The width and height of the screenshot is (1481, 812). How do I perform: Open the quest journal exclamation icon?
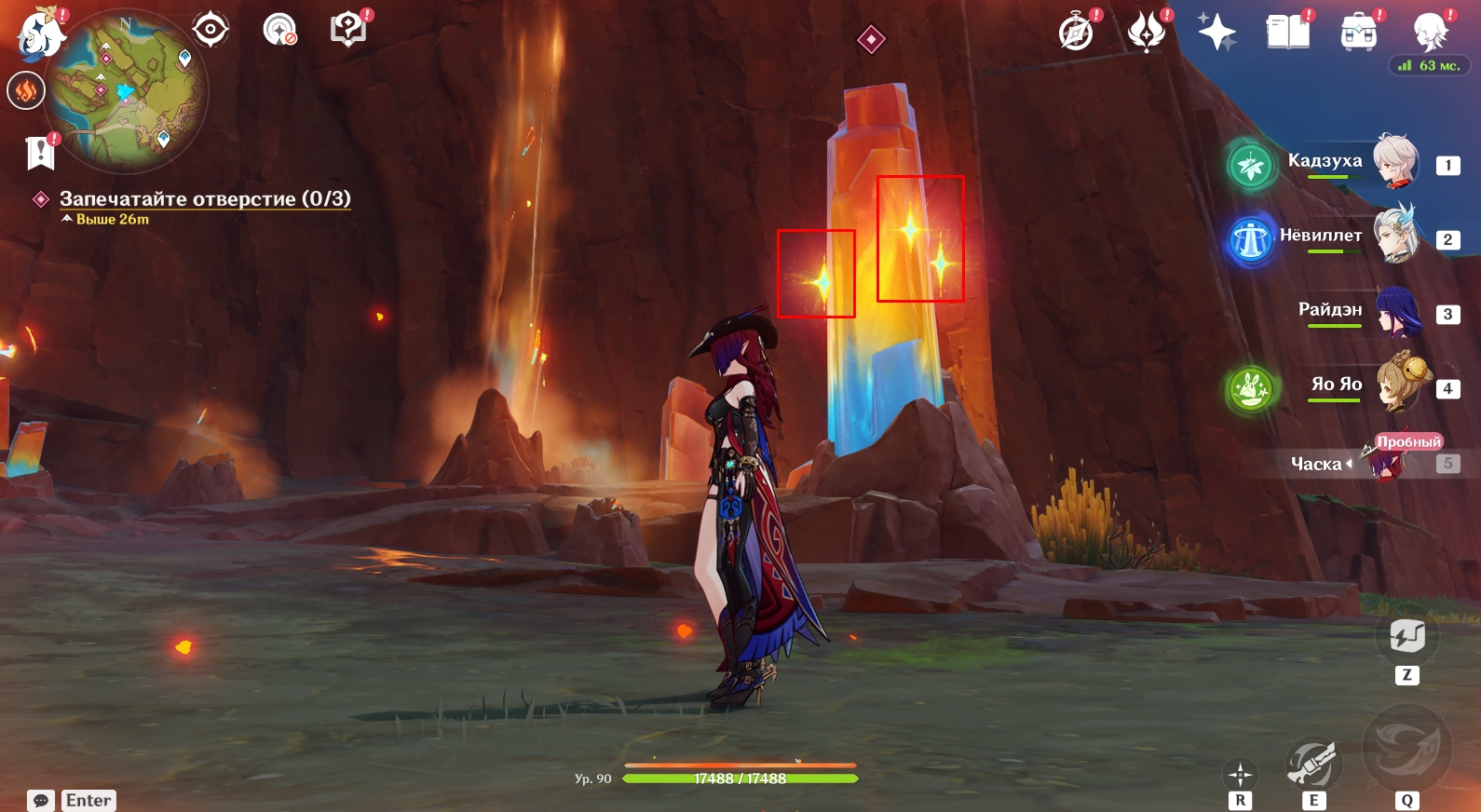[41, 152]
